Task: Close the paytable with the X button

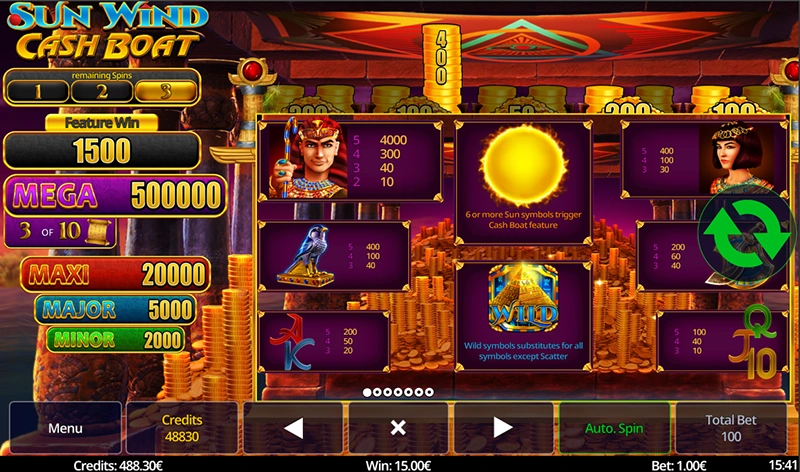Action: point(397,428)
